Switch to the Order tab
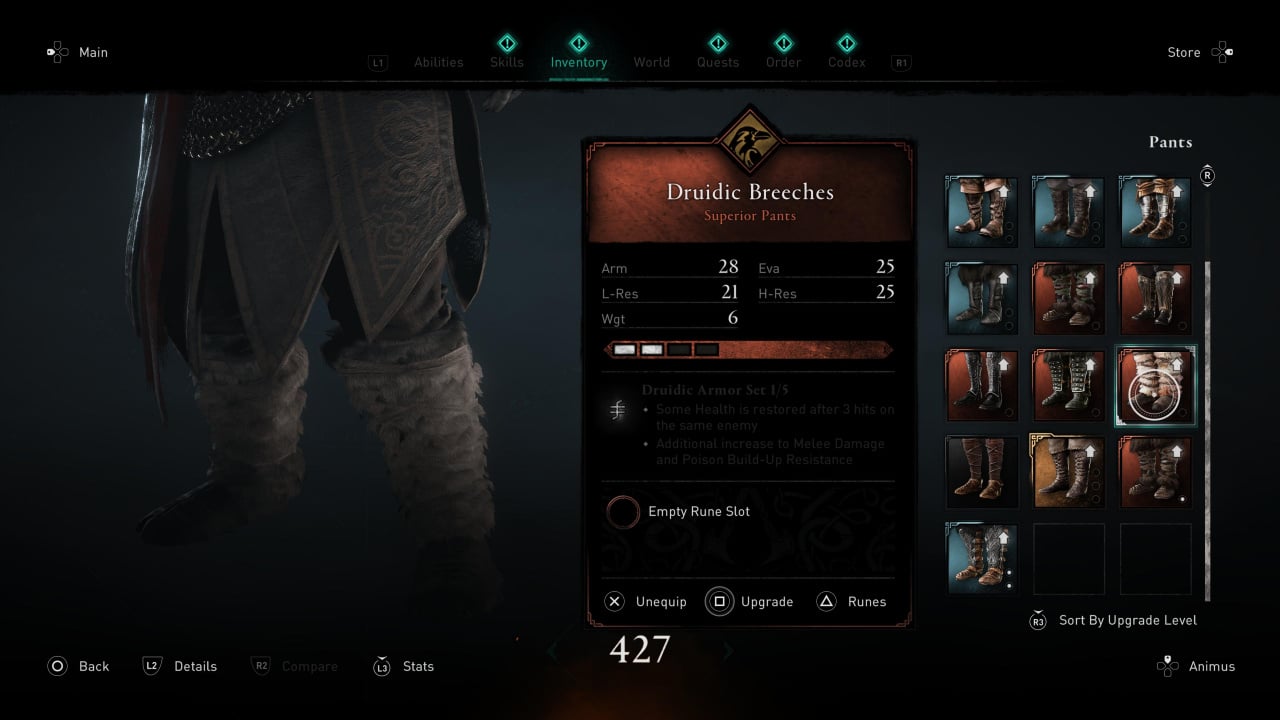Viewport: 1280px width, 720px height. pos(783,62)
